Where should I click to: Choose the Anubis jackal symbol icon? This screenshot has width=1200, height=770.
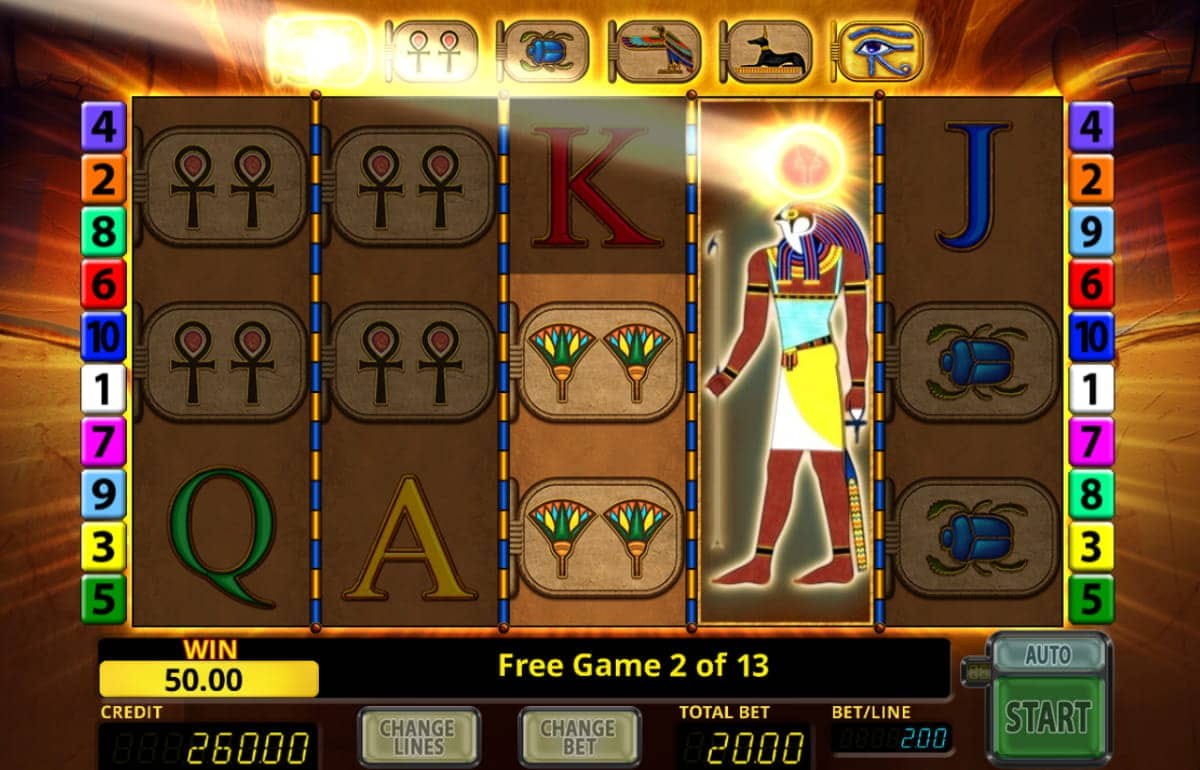(767, 51)
